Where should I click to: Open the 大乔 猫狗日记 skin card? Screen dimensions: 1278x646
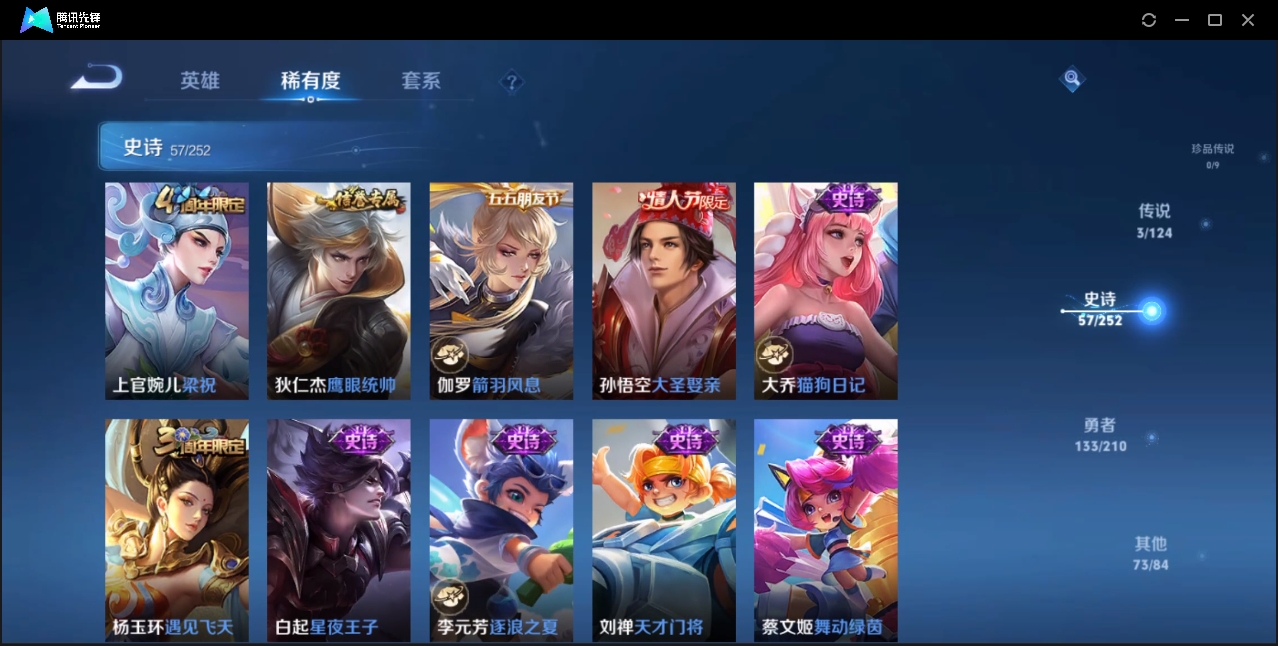pyautogui.click(x=825, y=291)
